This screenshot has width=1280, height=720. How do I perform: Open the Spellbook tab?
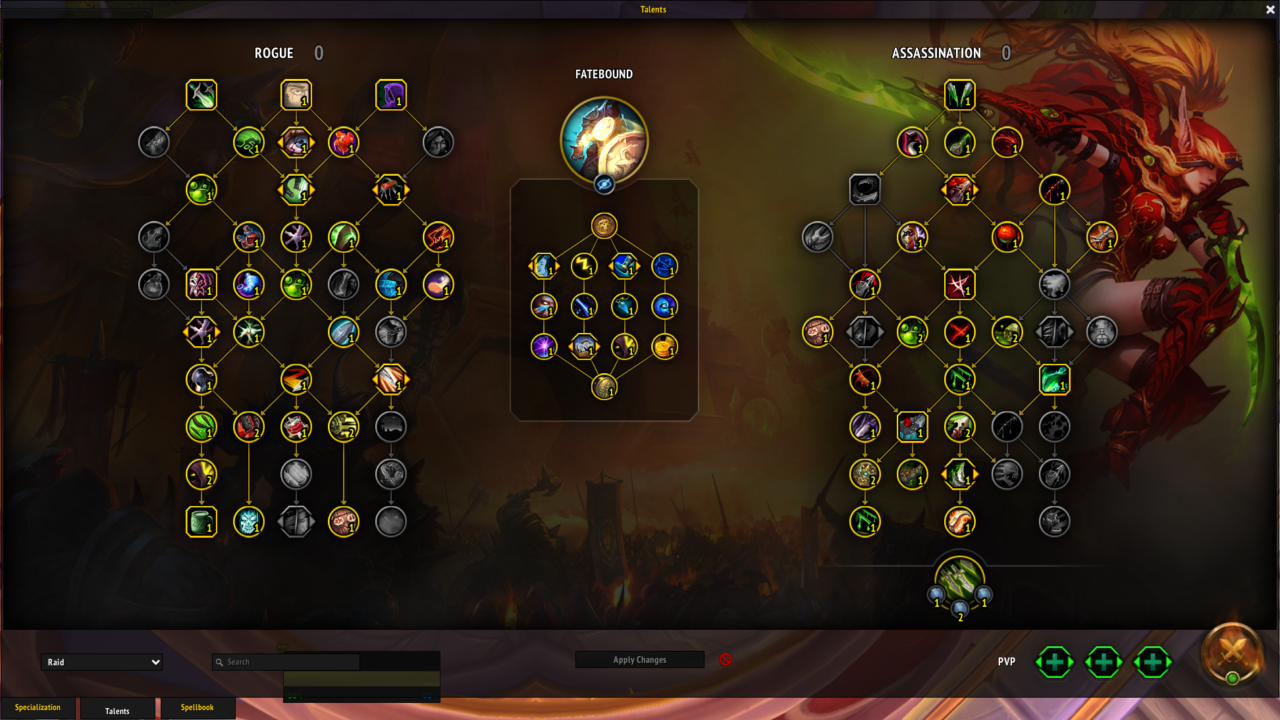tap(197, 708)
